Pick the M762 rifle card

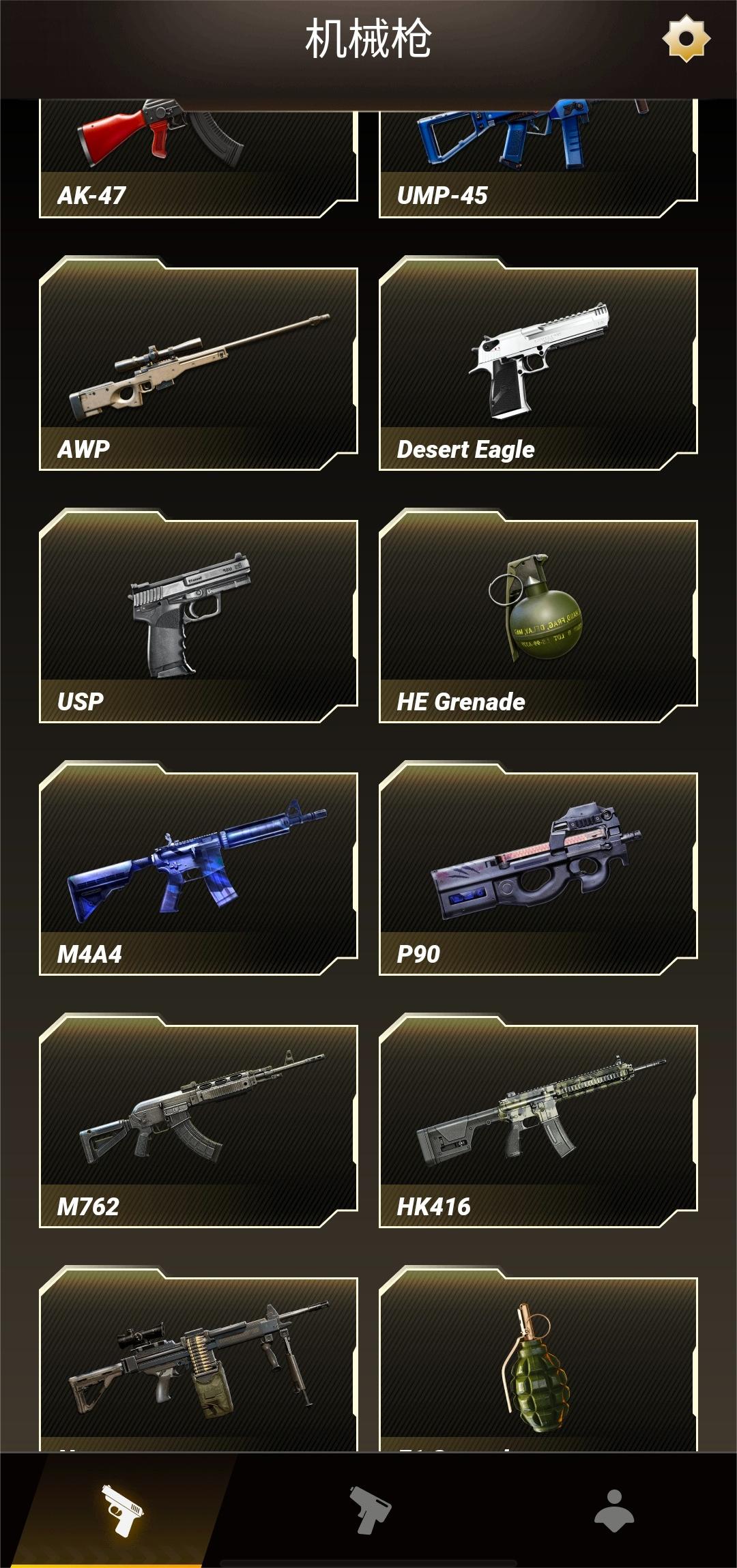[x=198, y=1126]
